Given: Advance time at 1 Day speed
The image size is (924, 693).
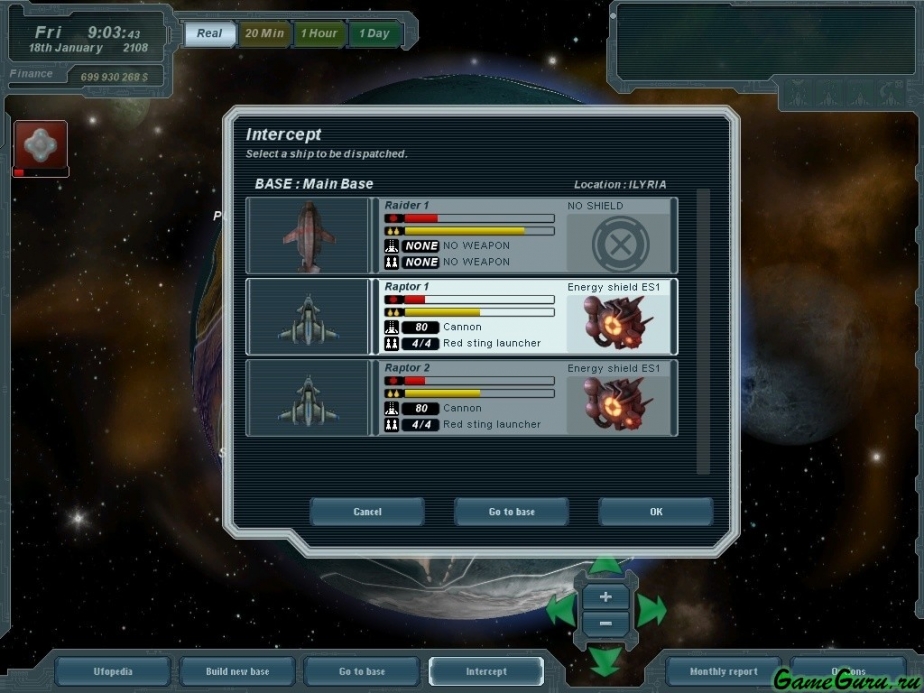Looking at the screenshot, I should pyautogui.click(x=374, y=33).
